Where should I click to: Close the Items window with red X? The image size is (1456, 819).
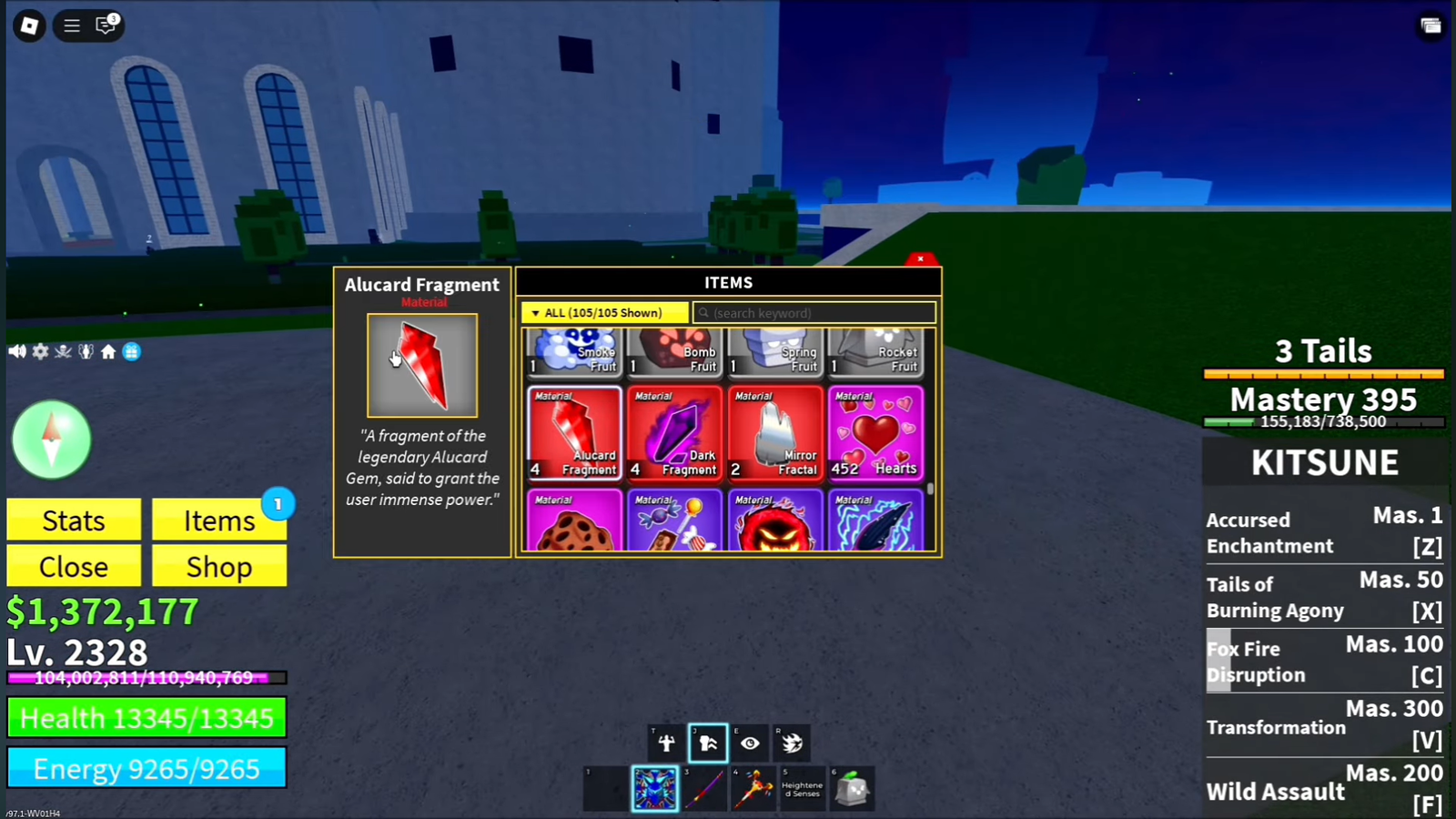pyautogui.click(x=920, y=259)
